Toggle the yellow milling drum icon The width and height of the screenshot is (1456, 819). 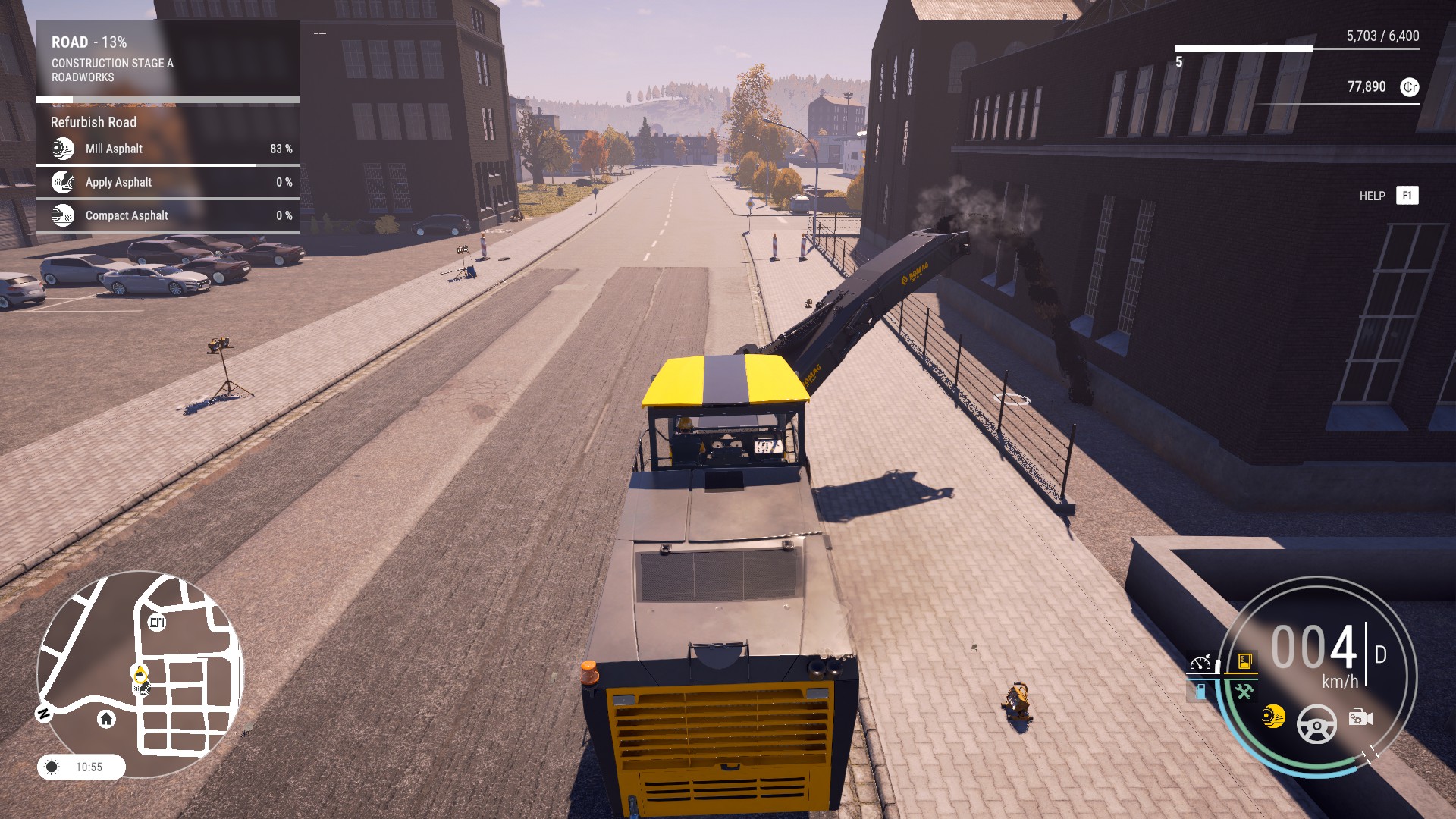tap(1273, 716)
